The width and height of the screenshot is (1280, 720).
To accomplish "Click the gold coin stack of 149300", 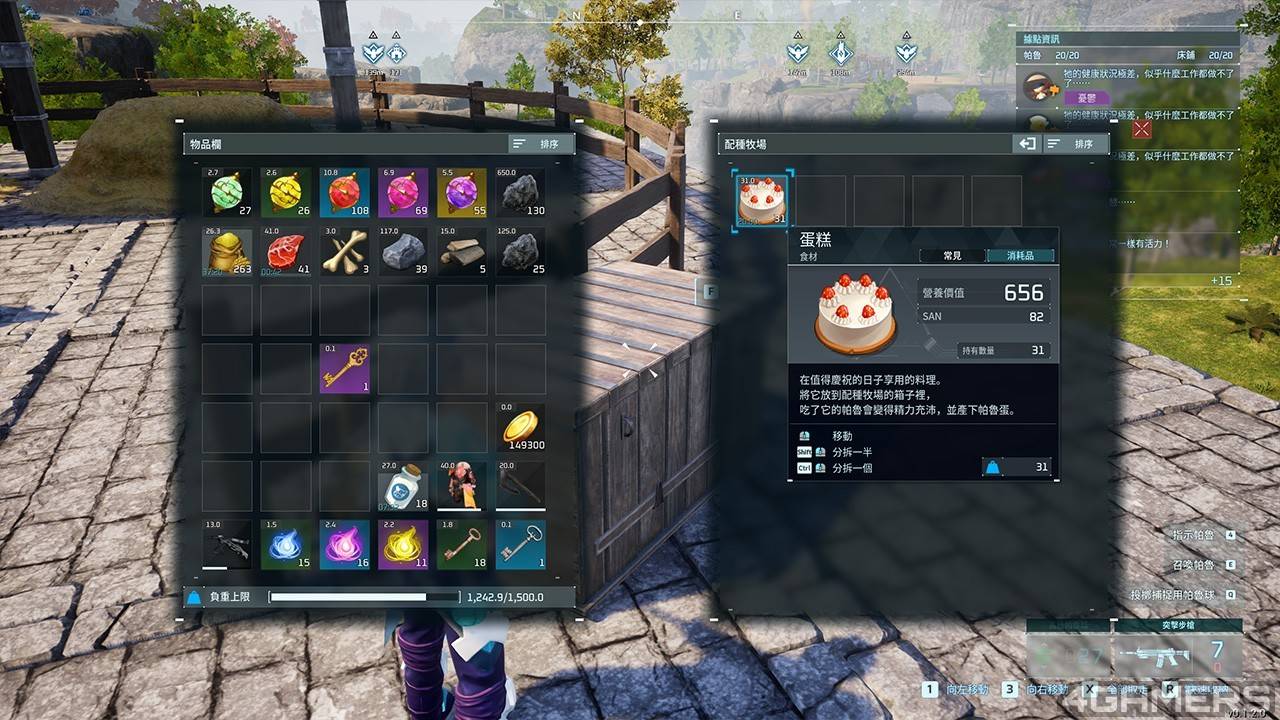I will tap(521, 427).
